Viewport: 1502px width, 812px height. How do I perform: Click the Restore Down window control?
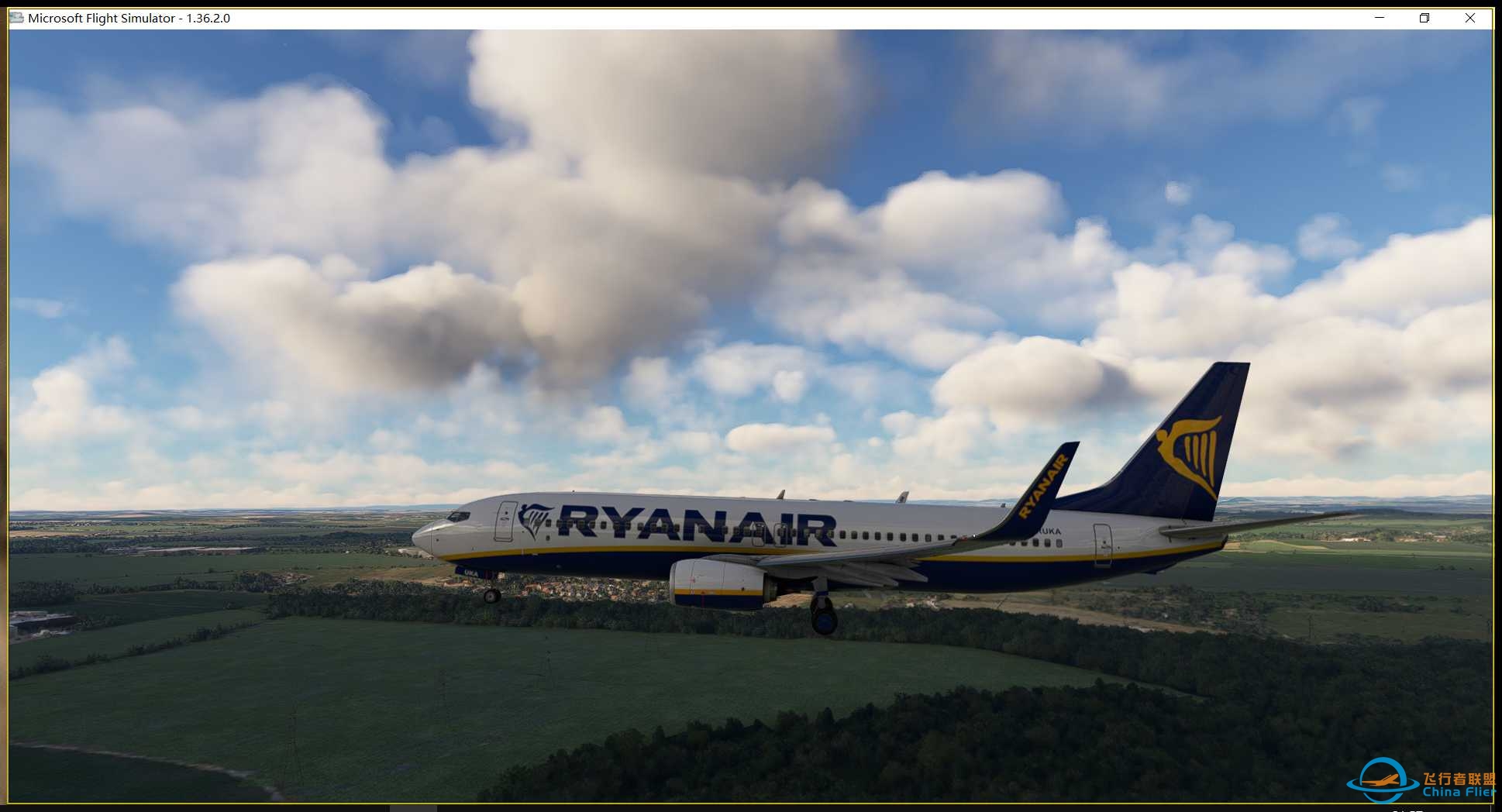[x=1424, y=17]
